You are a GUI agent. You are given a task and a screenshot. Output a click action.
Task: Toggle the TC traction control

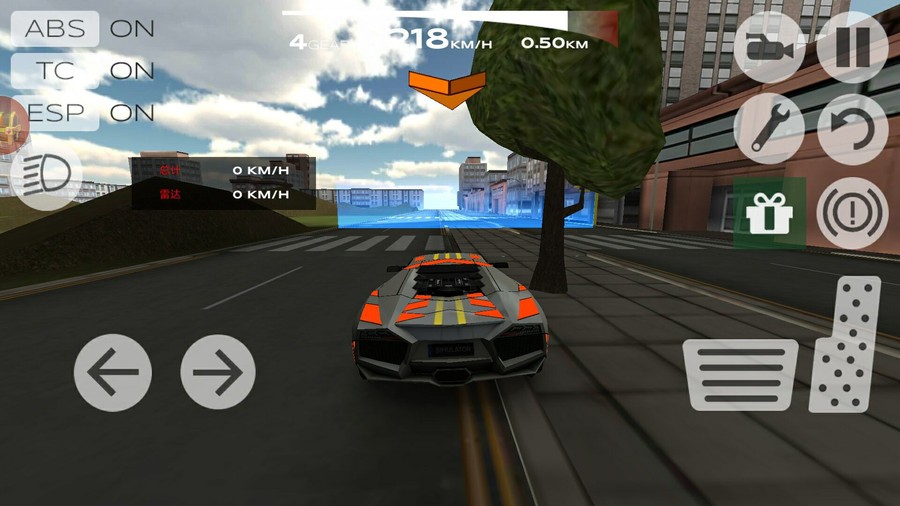point(55,71)
